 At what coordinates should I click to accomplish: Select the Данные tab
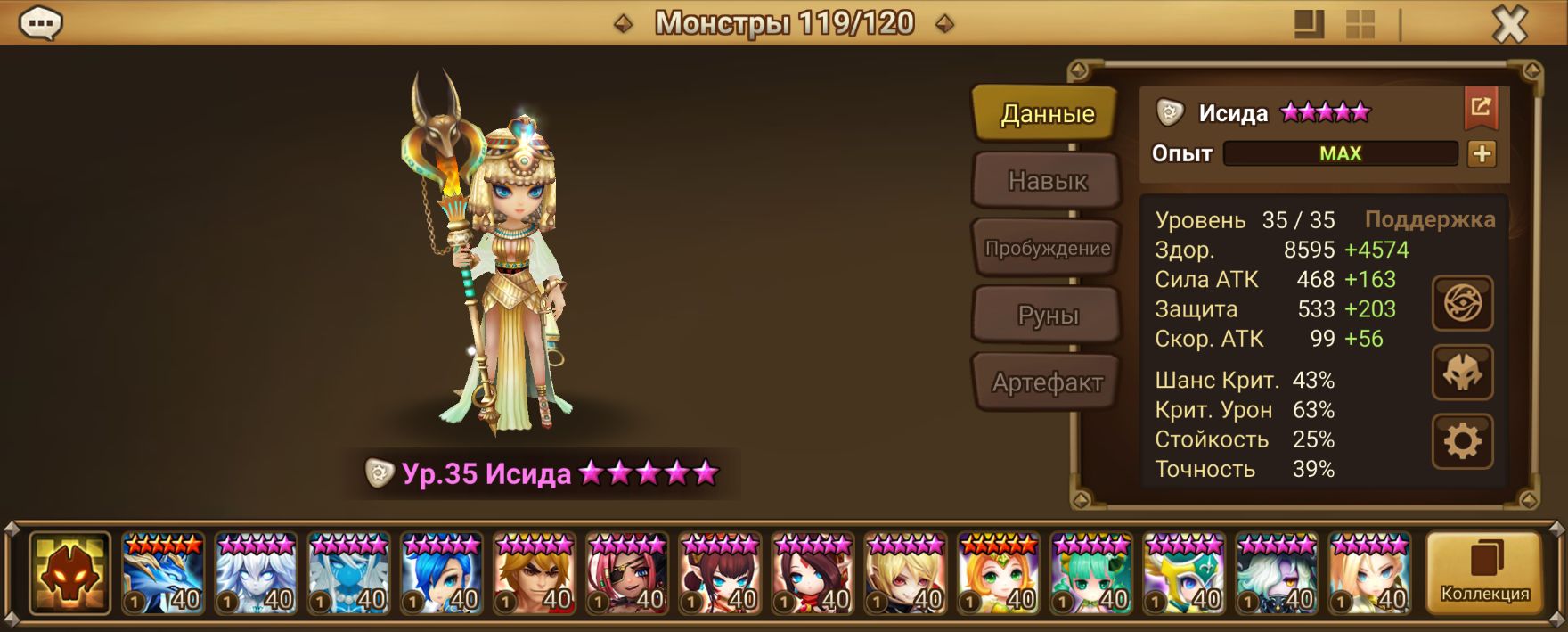[1046, 114]
